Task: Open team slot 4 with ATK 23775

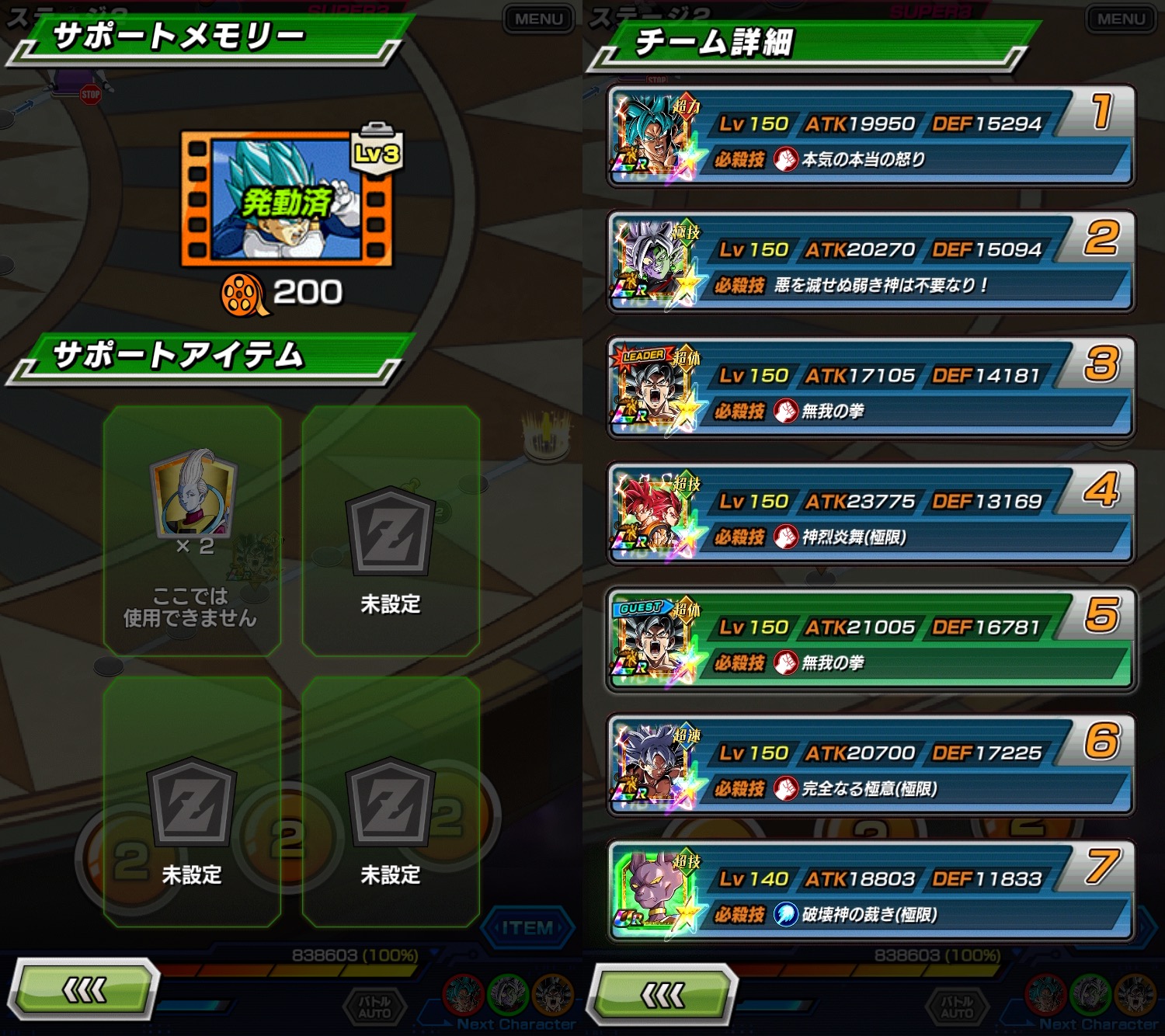Action: (x=870, y=516)
